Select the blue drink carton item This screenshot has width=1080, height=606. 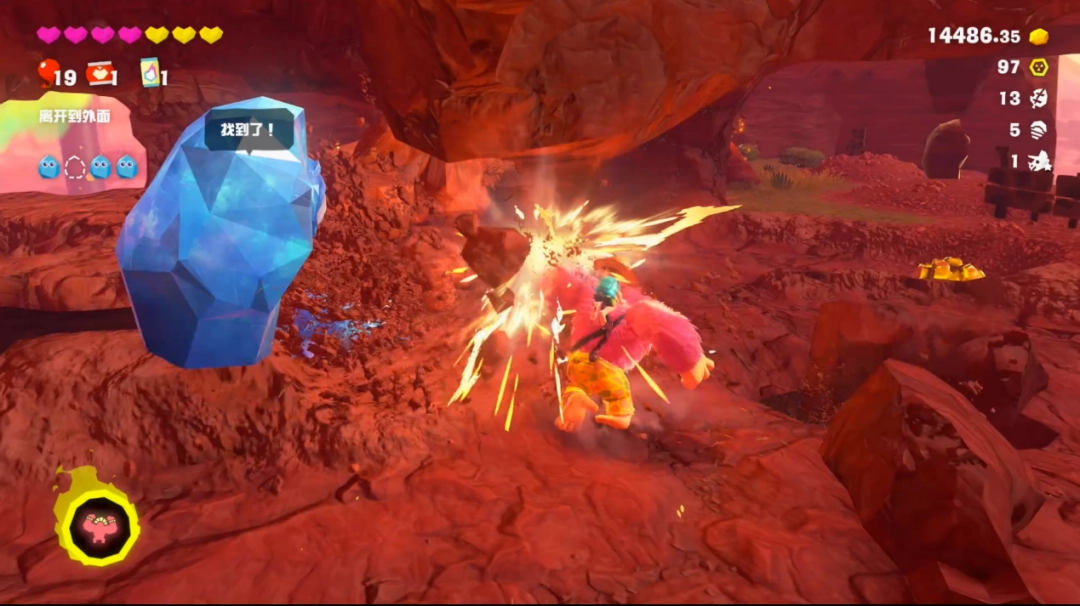click(150, 72)
